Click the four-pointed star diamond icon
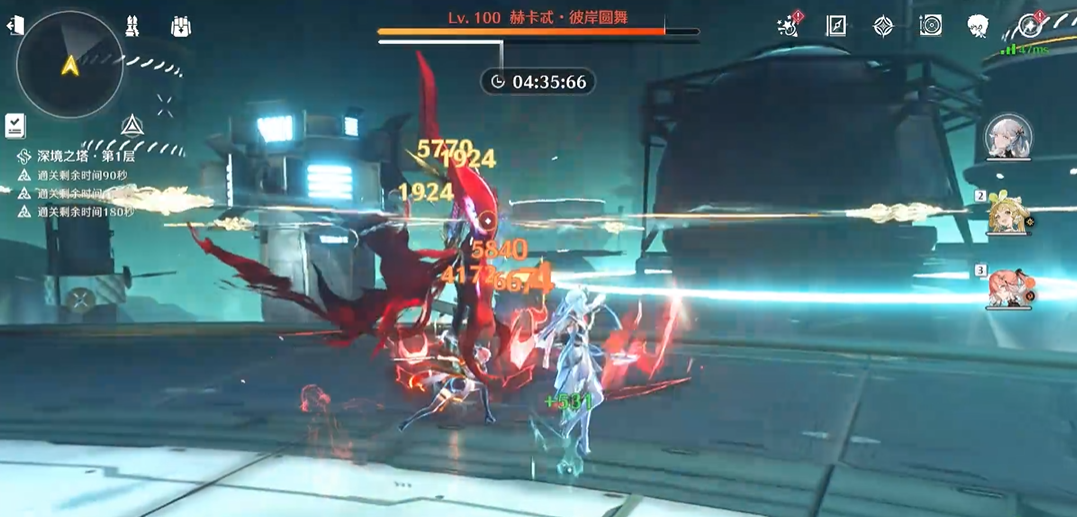The width and height of the screenshot is (1077, 517). click(x=883, y=26)
